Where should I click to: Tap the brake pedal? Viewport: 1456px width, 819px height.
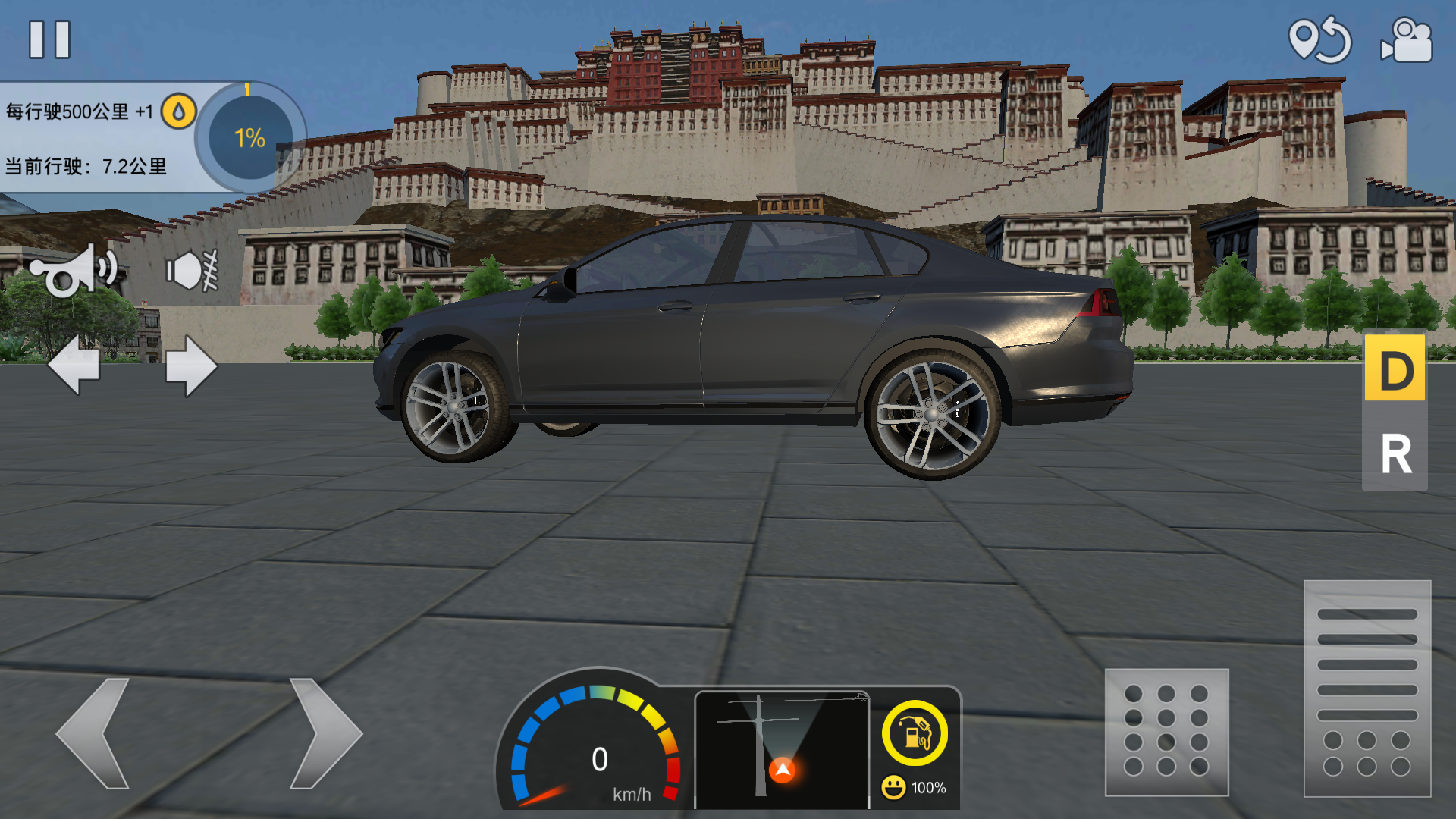1166,732
